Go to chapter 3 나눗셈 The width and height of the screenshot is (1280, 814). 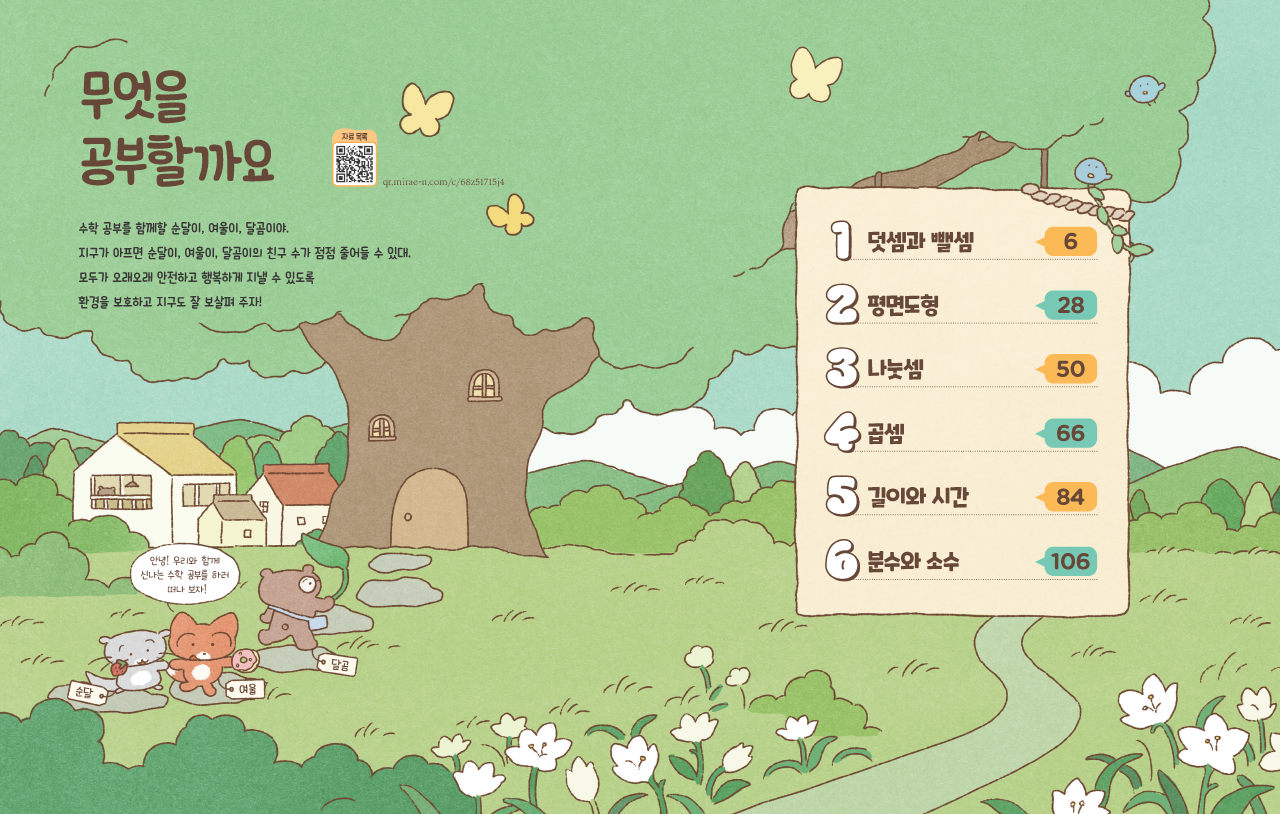(x=895, y=370)
